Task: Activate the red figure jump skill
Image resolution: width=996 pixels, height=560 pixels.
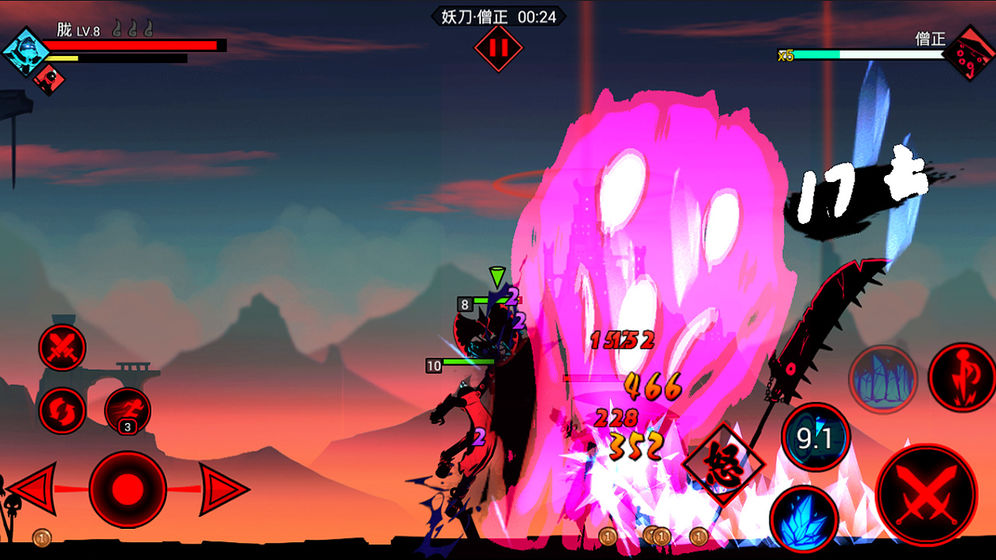Action: 961,376
